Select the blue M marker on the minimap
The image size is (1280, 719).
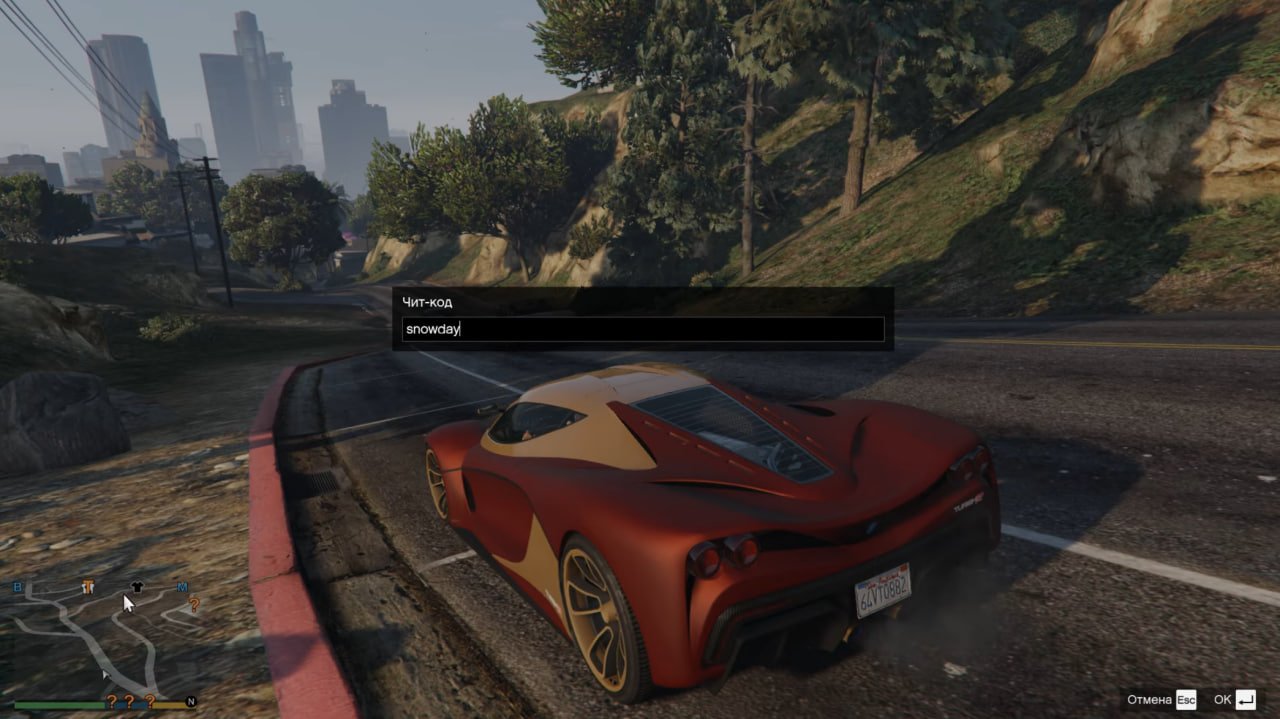[182, 587]
